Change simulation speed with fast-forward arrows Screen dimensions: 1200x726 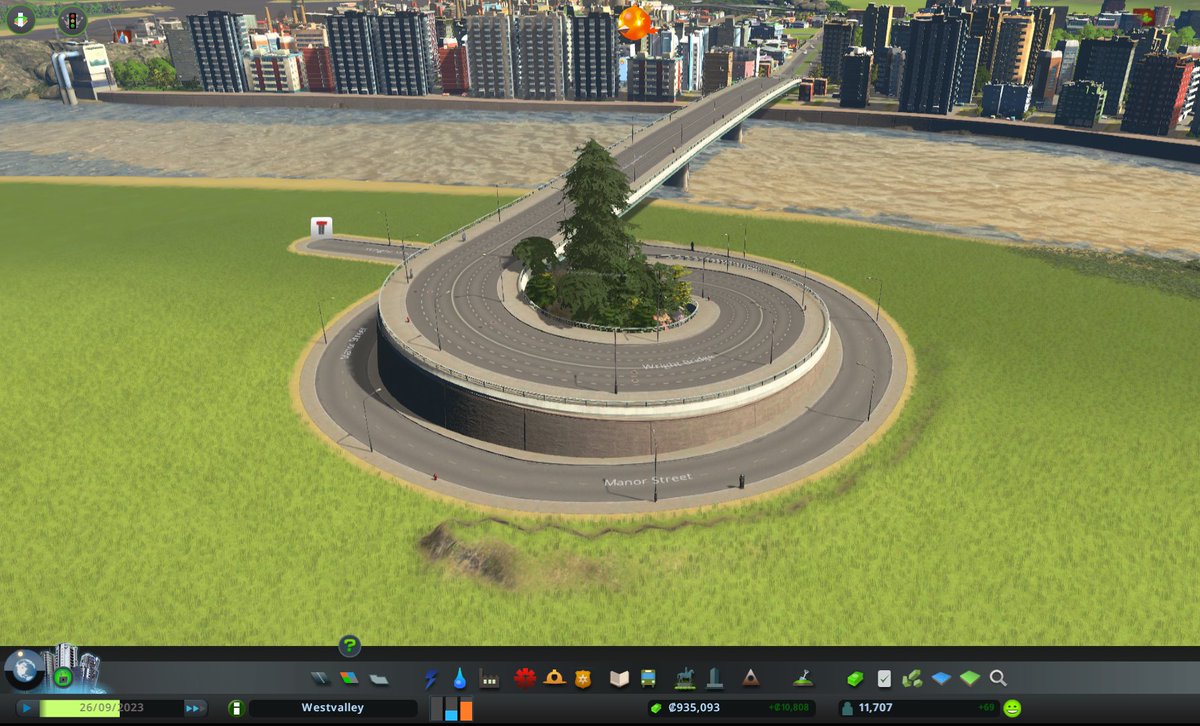tap(194, 707)
